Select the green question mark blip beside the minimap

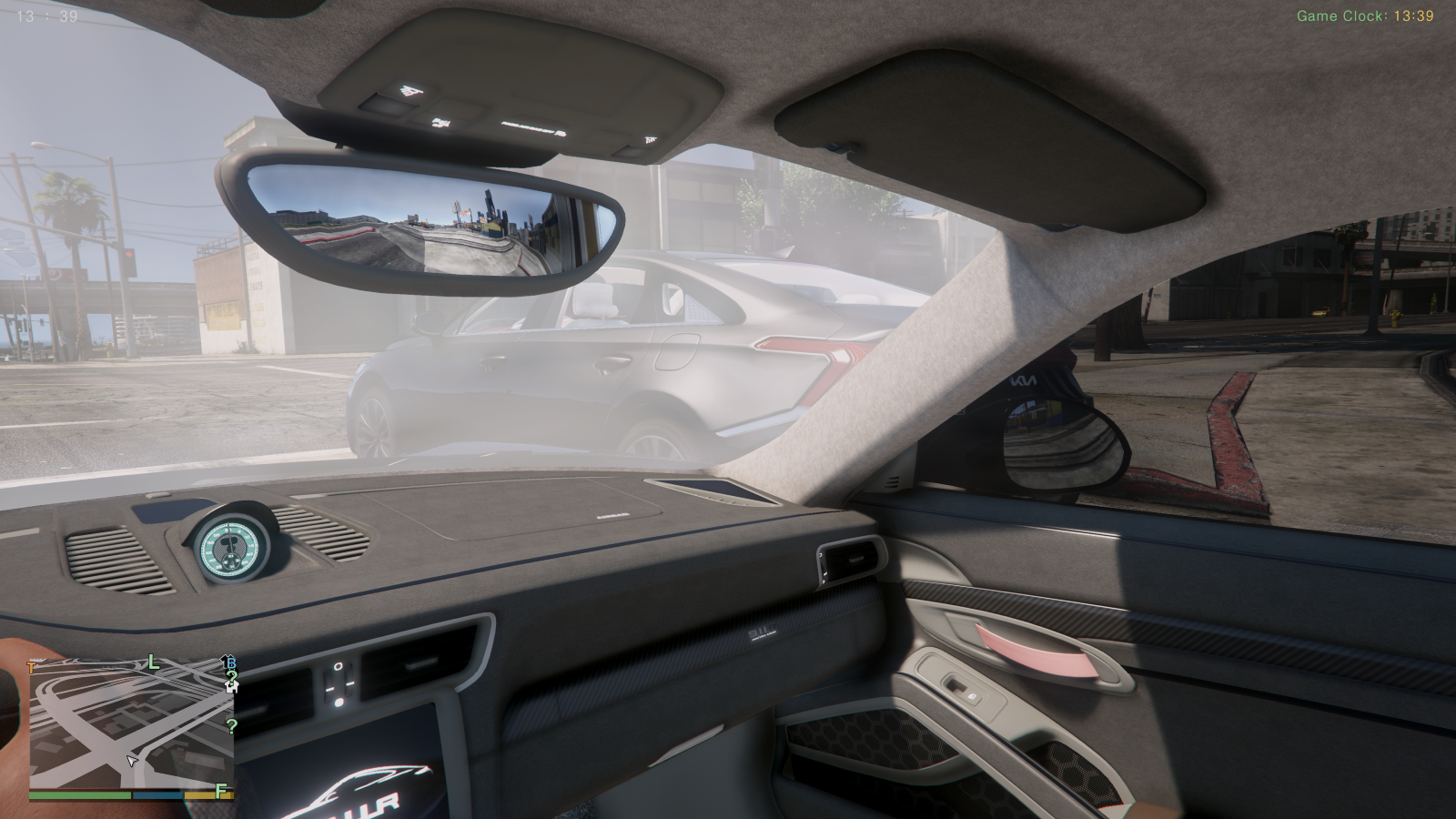231,725
